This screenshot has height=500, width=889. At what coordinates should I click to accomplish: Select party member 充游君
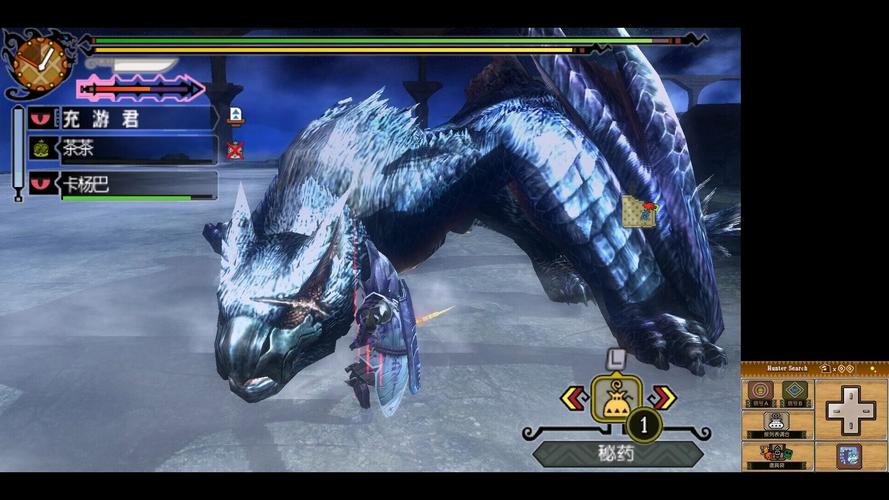tap(122, 118)
